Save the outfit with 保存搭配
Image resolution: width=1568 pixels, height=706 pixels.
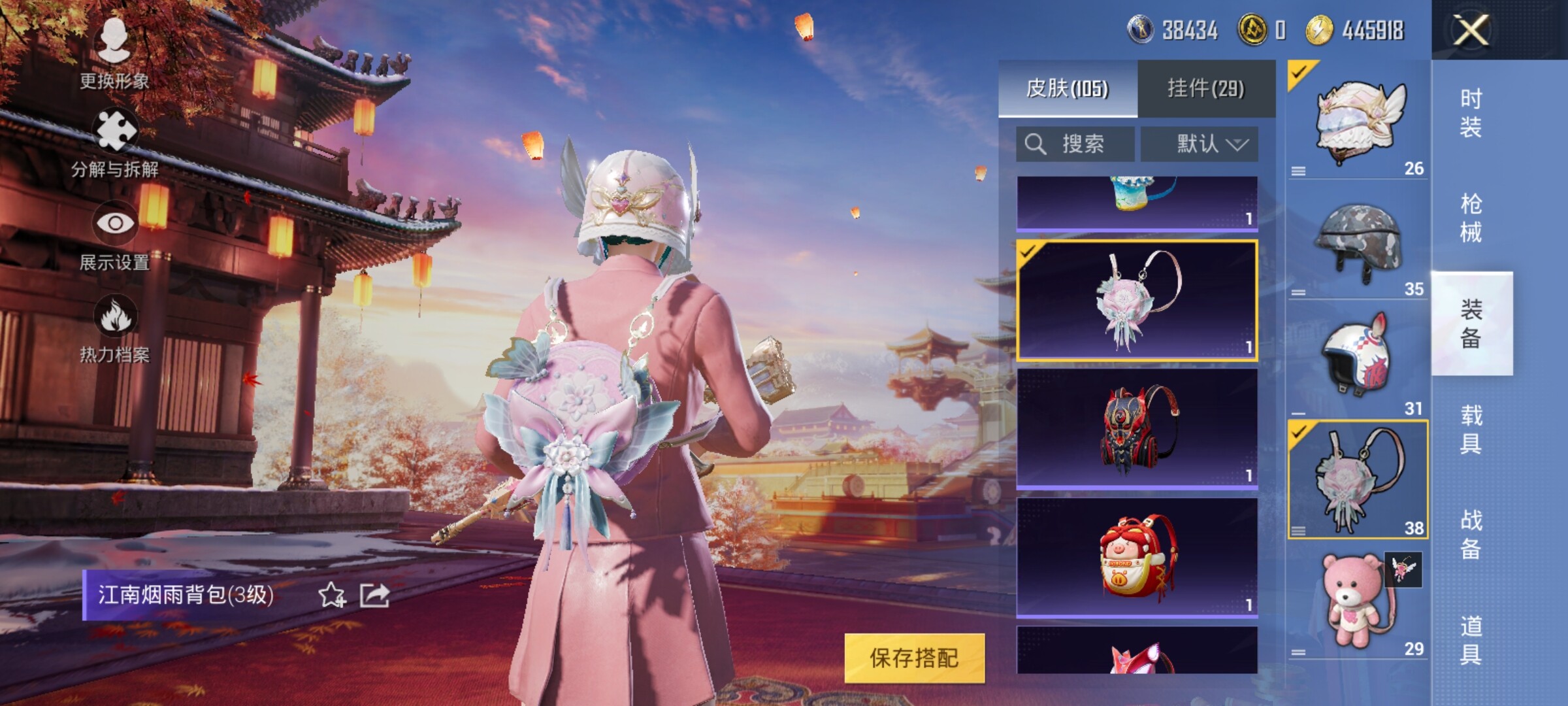pyautogui.click(x=914, y=658)
